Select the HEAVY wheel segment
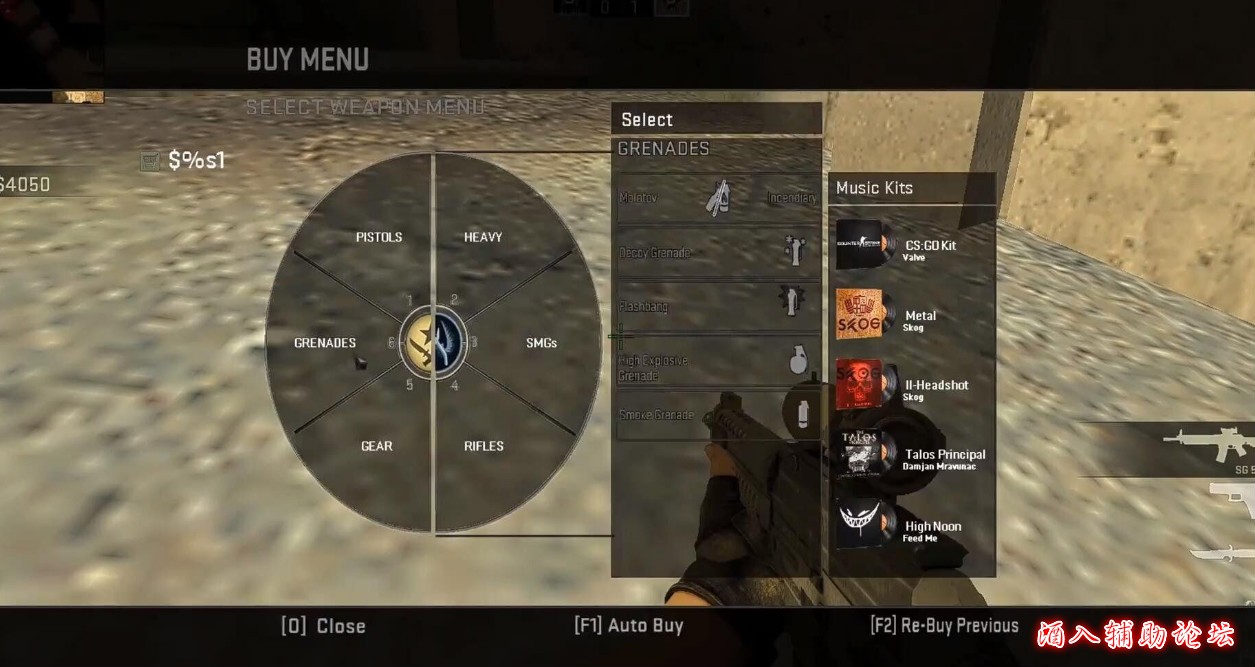The image size is (1255, 667). [483, 237]
